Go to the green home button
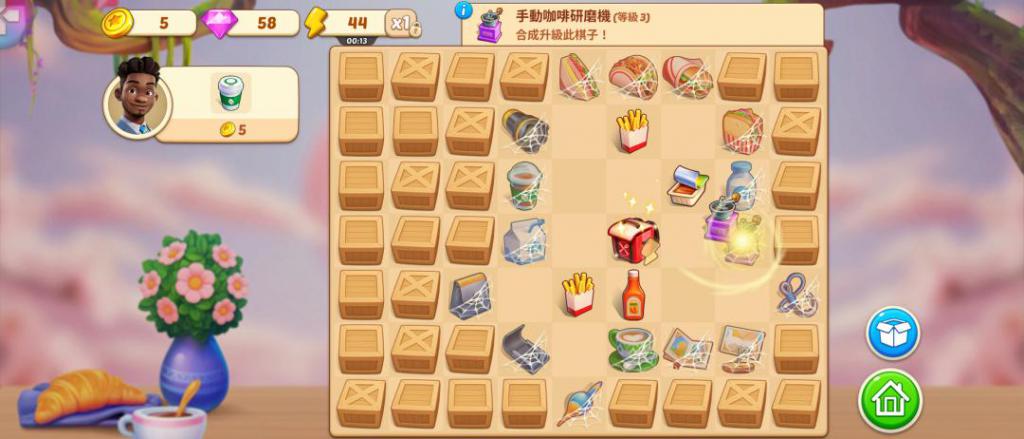 (x=890, y=400)
